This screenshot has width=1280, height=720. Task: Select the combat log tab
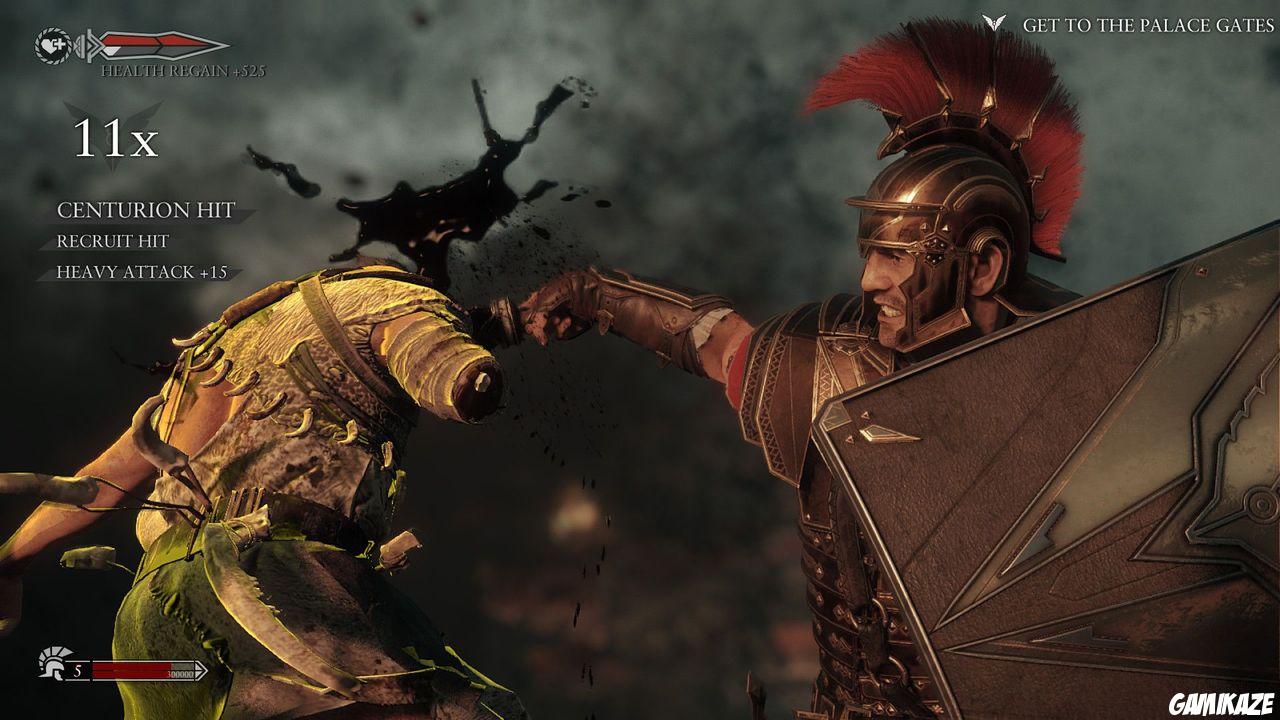pyautogui.click(x=146, y=240)
